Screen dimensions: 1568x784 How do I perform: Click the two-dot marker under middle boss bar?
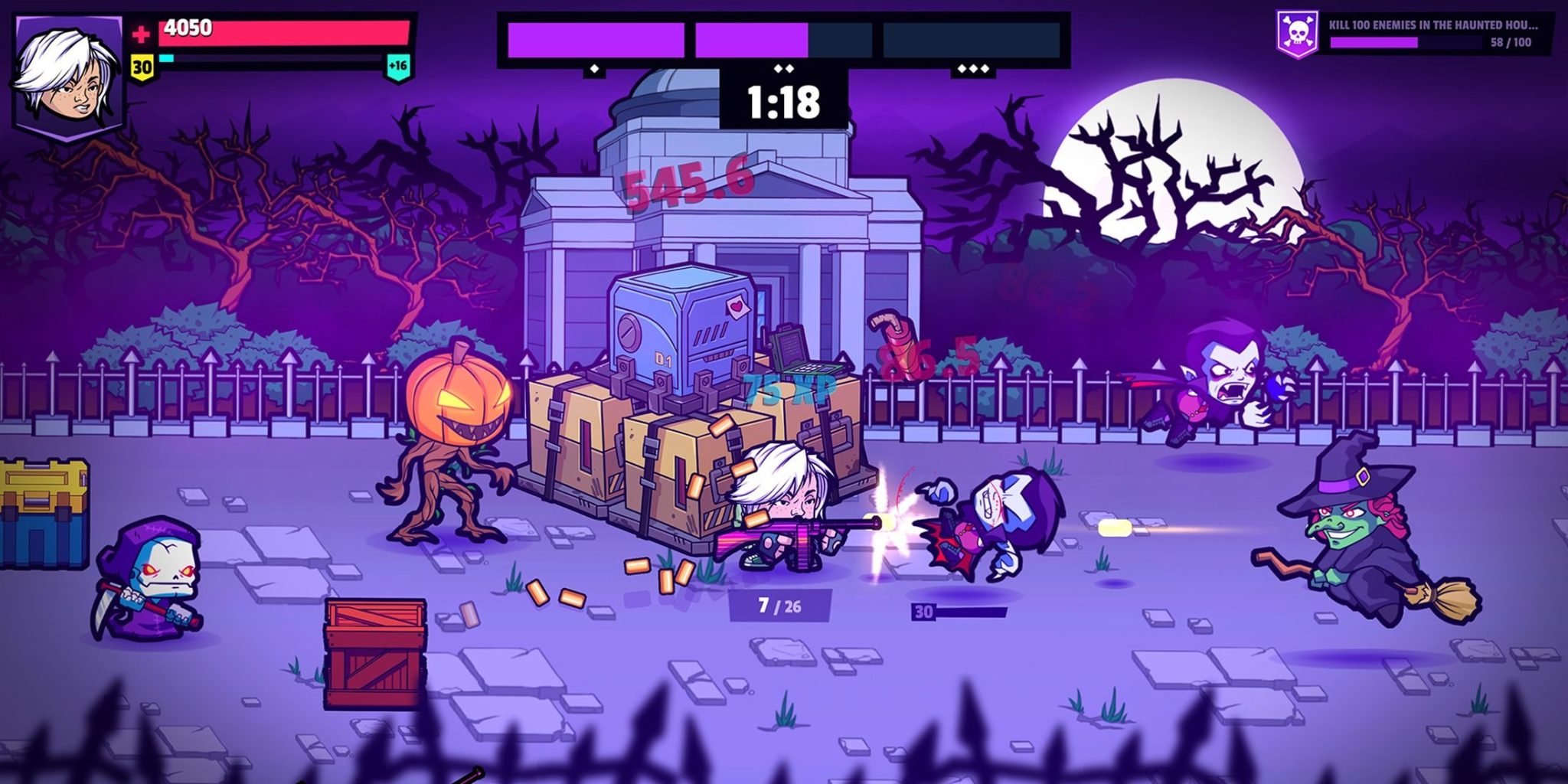point(783,67)
